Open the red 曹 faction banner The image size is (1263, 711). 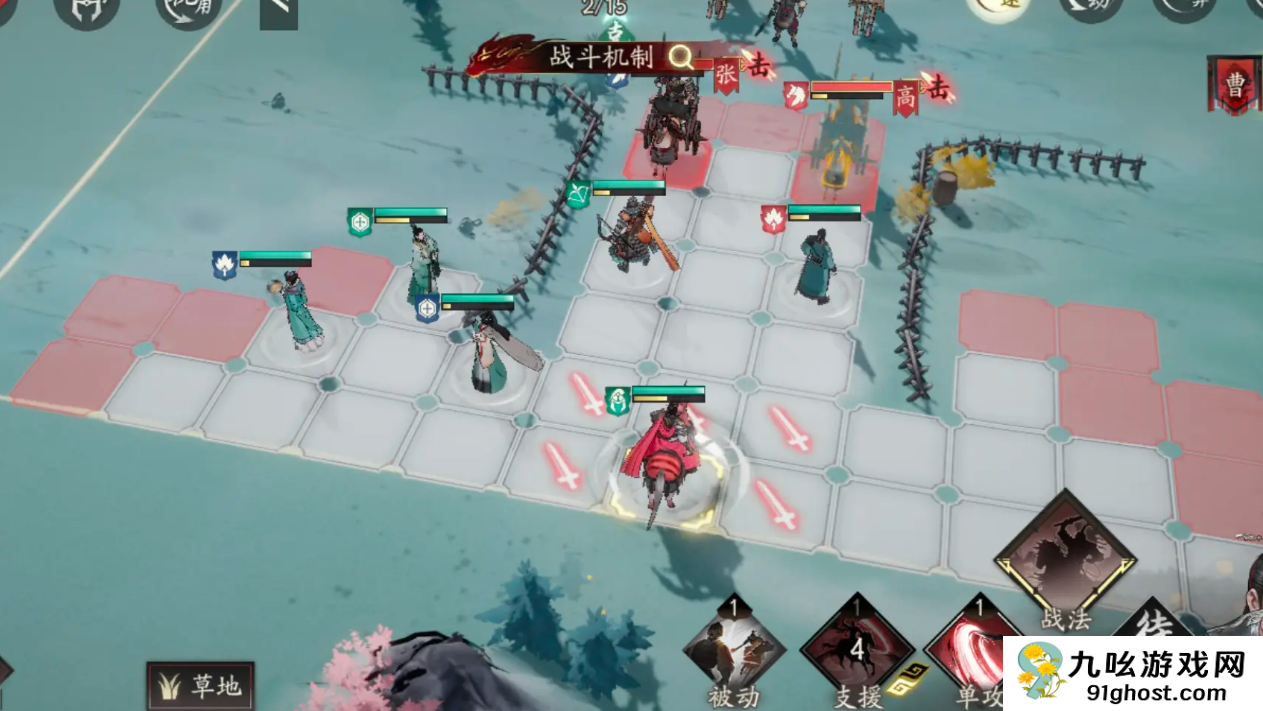pos(1236,85)
